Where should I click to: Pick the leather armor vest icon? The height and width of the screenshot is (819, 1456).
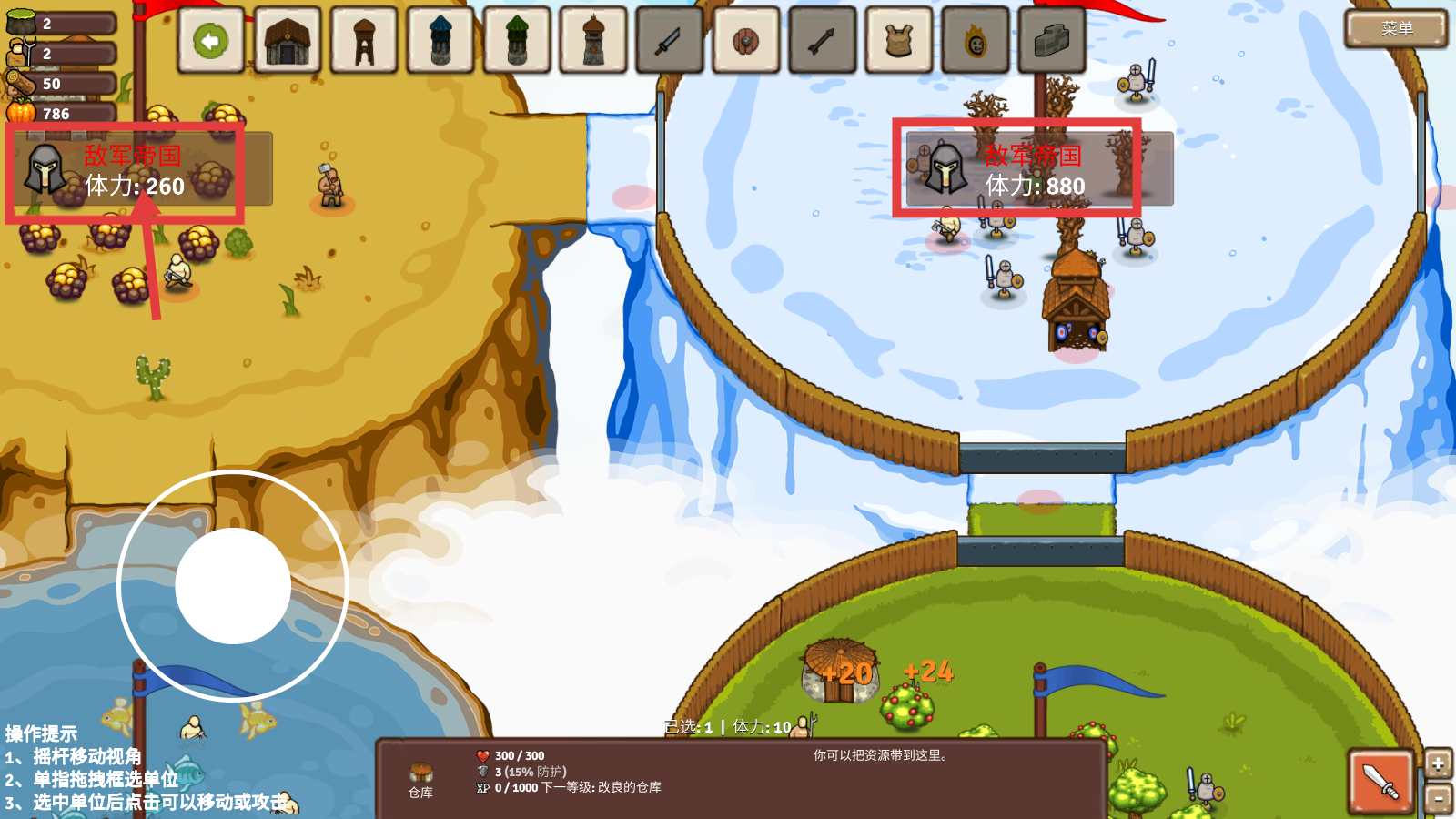(899, 41)
